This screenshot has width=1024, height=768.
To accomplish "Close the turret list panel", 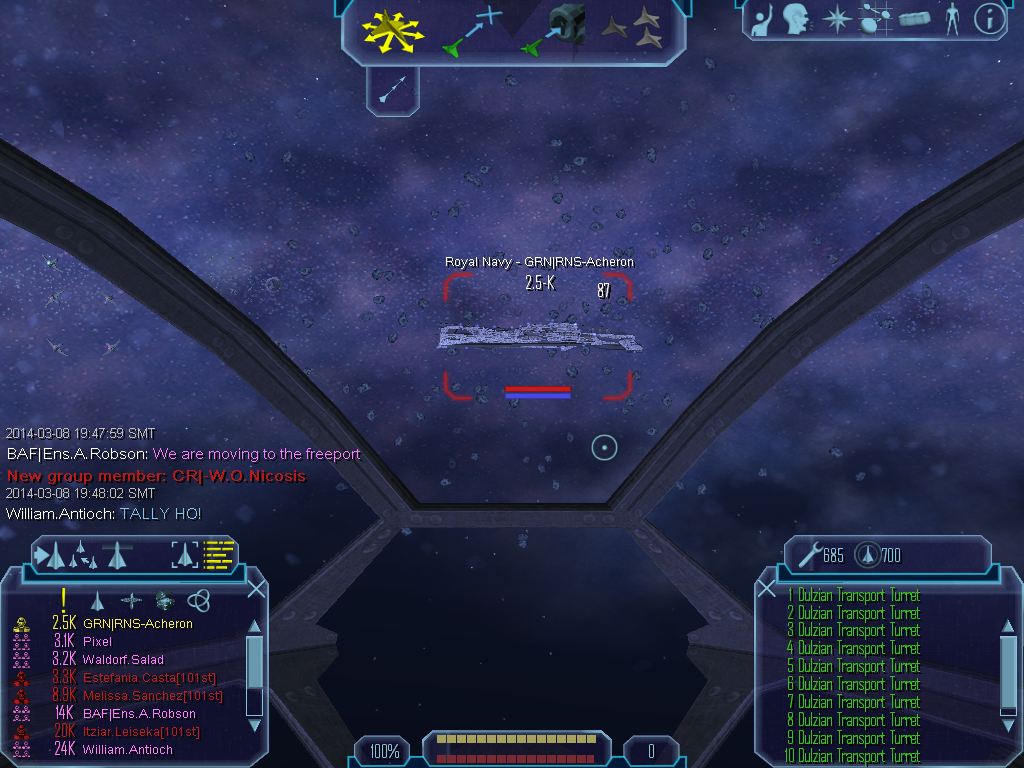I will [x=767, y=589].
